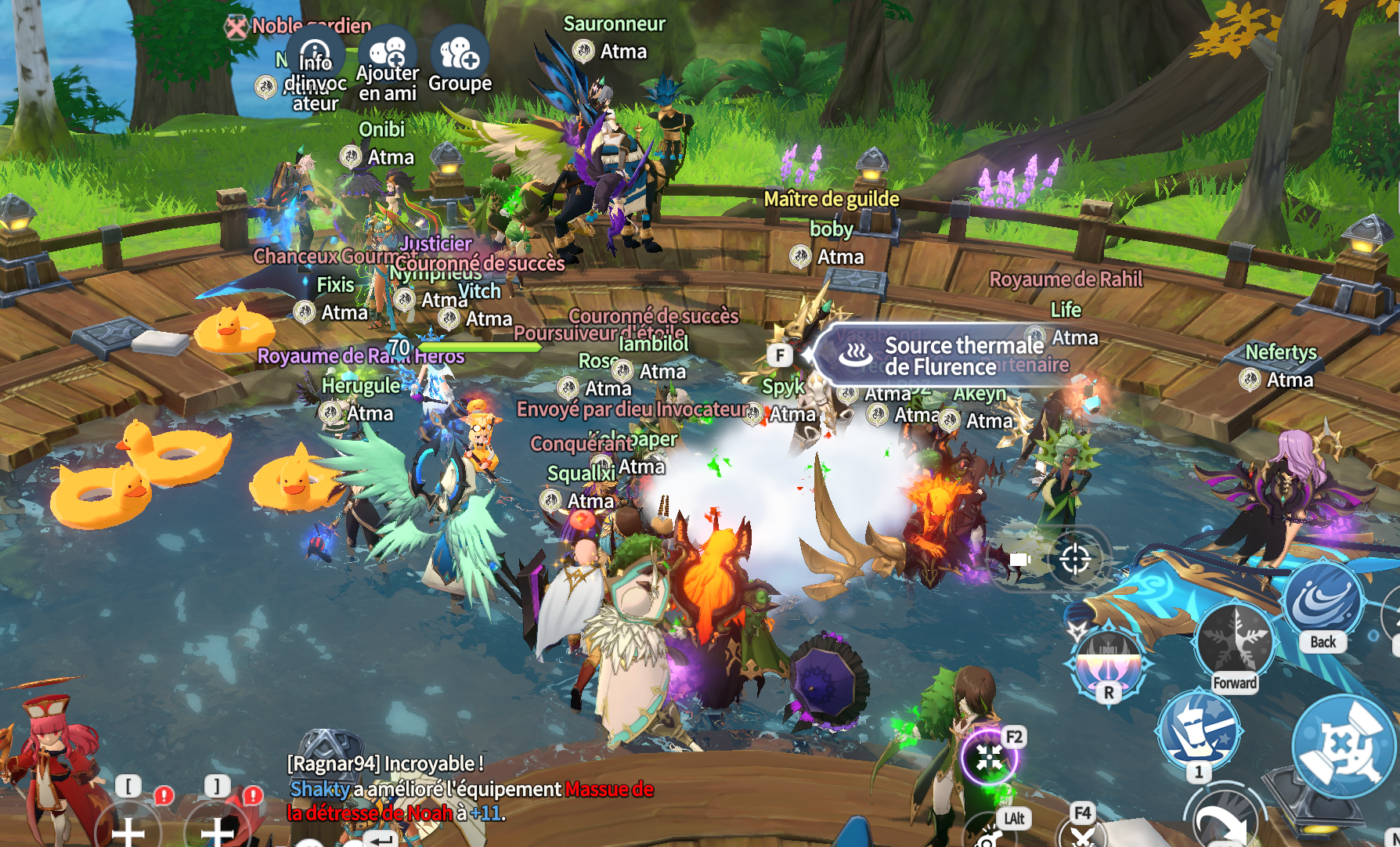Click the Ajouter en ami button
The image size is (1400, 847).
point(388,55)
